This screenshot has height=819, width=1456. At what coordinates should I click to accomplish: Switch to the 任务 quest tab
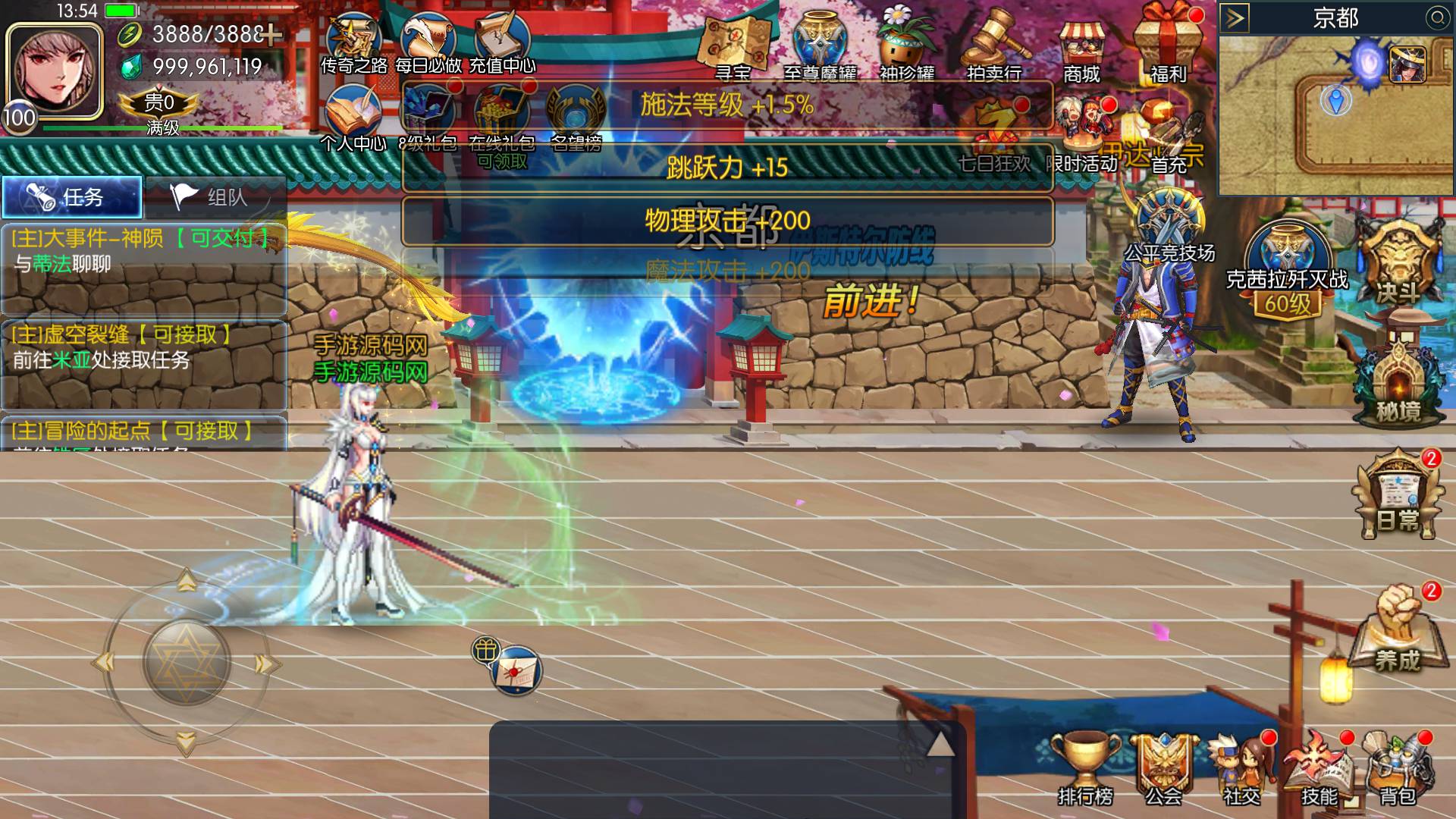tap(72, 197)
